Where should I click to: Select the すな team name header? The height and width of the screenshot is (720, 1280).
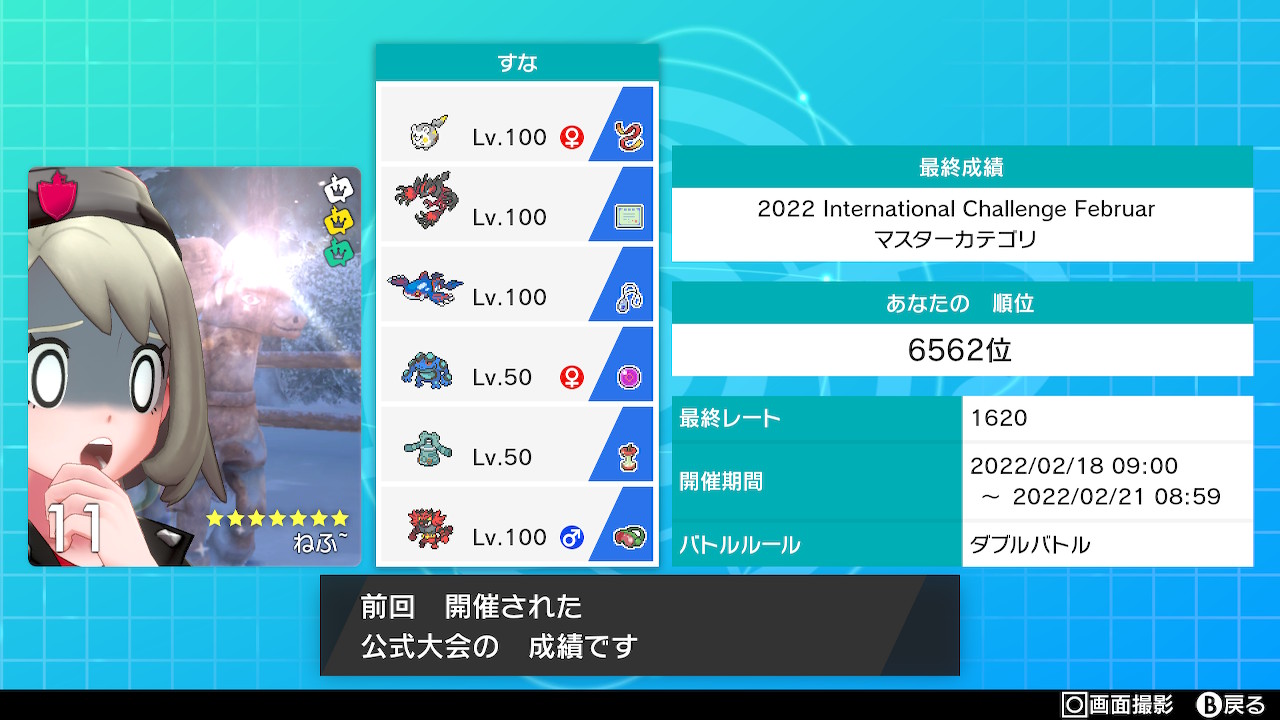pos(517,61)
